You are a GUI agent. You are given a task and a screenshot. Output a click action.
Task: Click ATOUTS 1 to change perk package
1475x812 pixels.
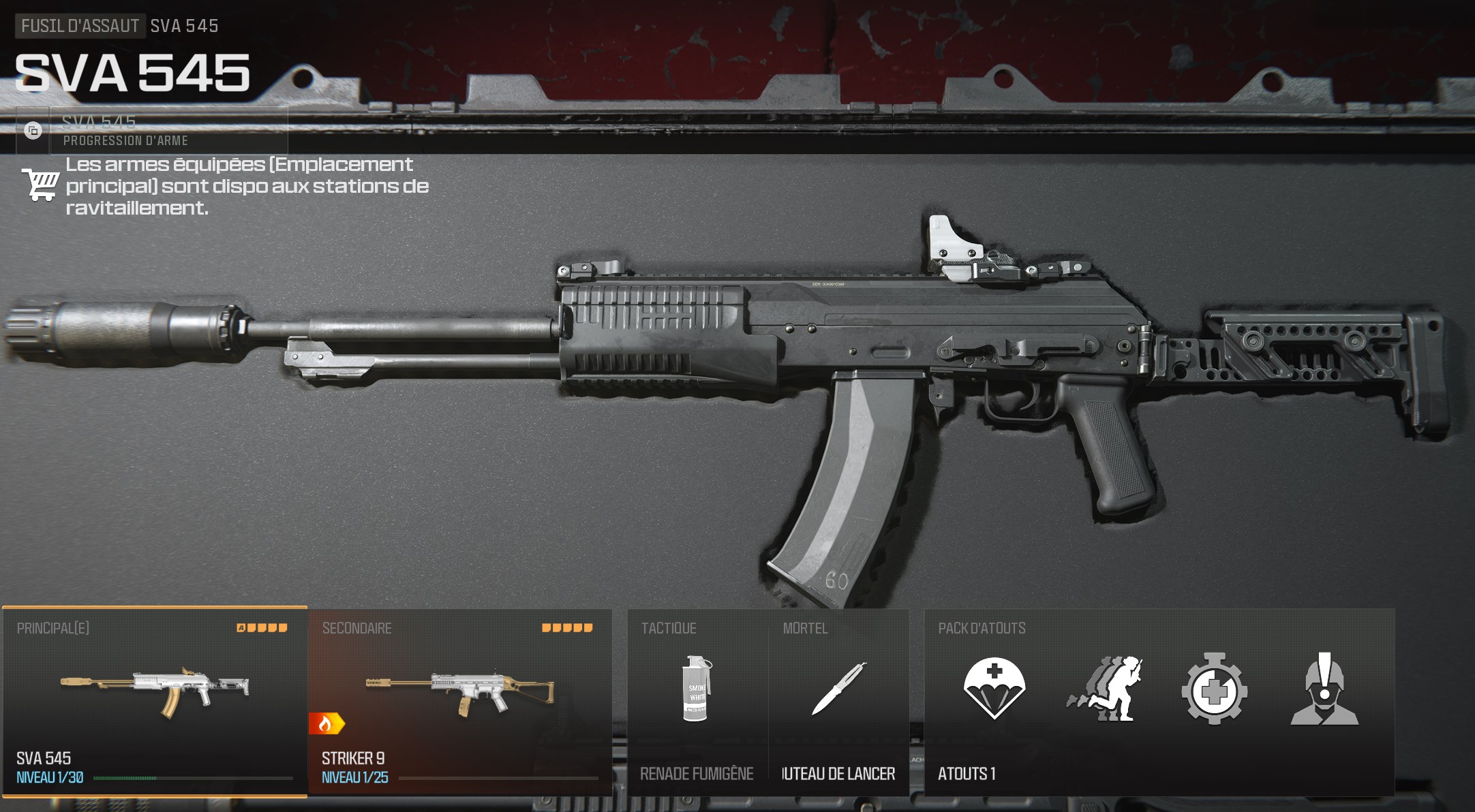(x=969, y=774)
